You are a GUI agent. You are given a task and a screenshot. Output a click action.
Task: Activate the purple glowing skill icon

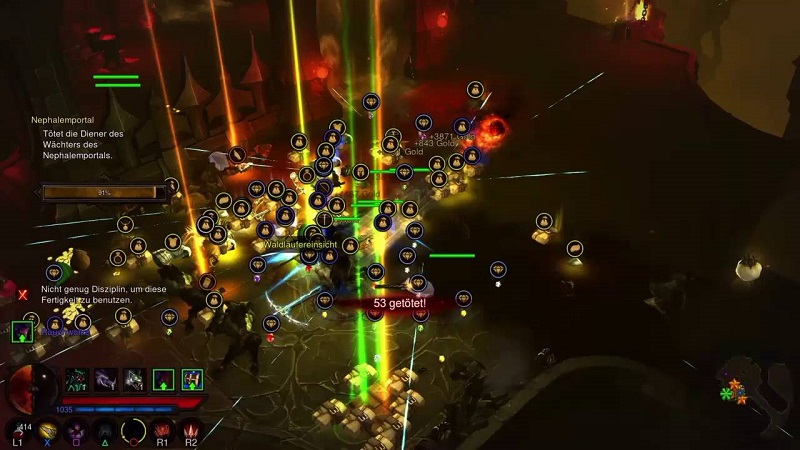click(x=74, y=430)
